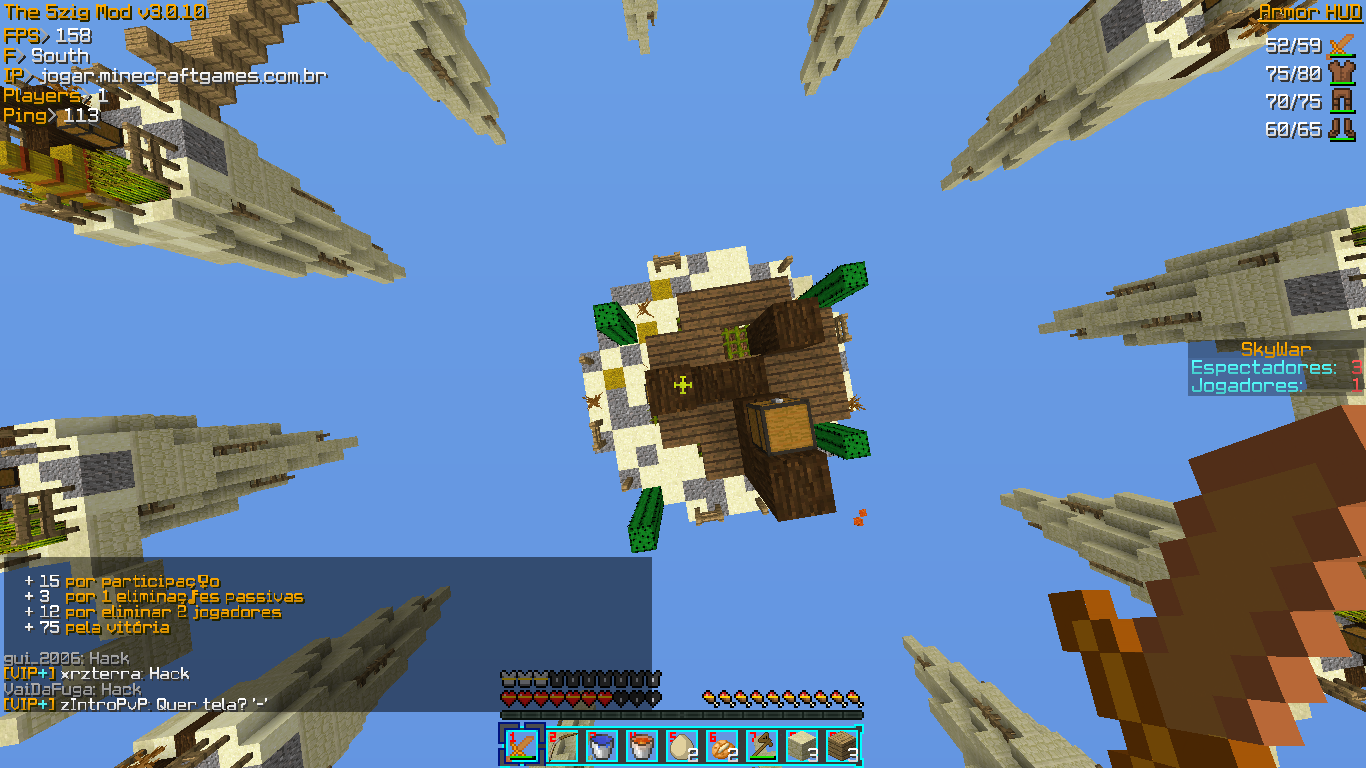Choose the bow in the hotbar

click(x=562, y=746)
